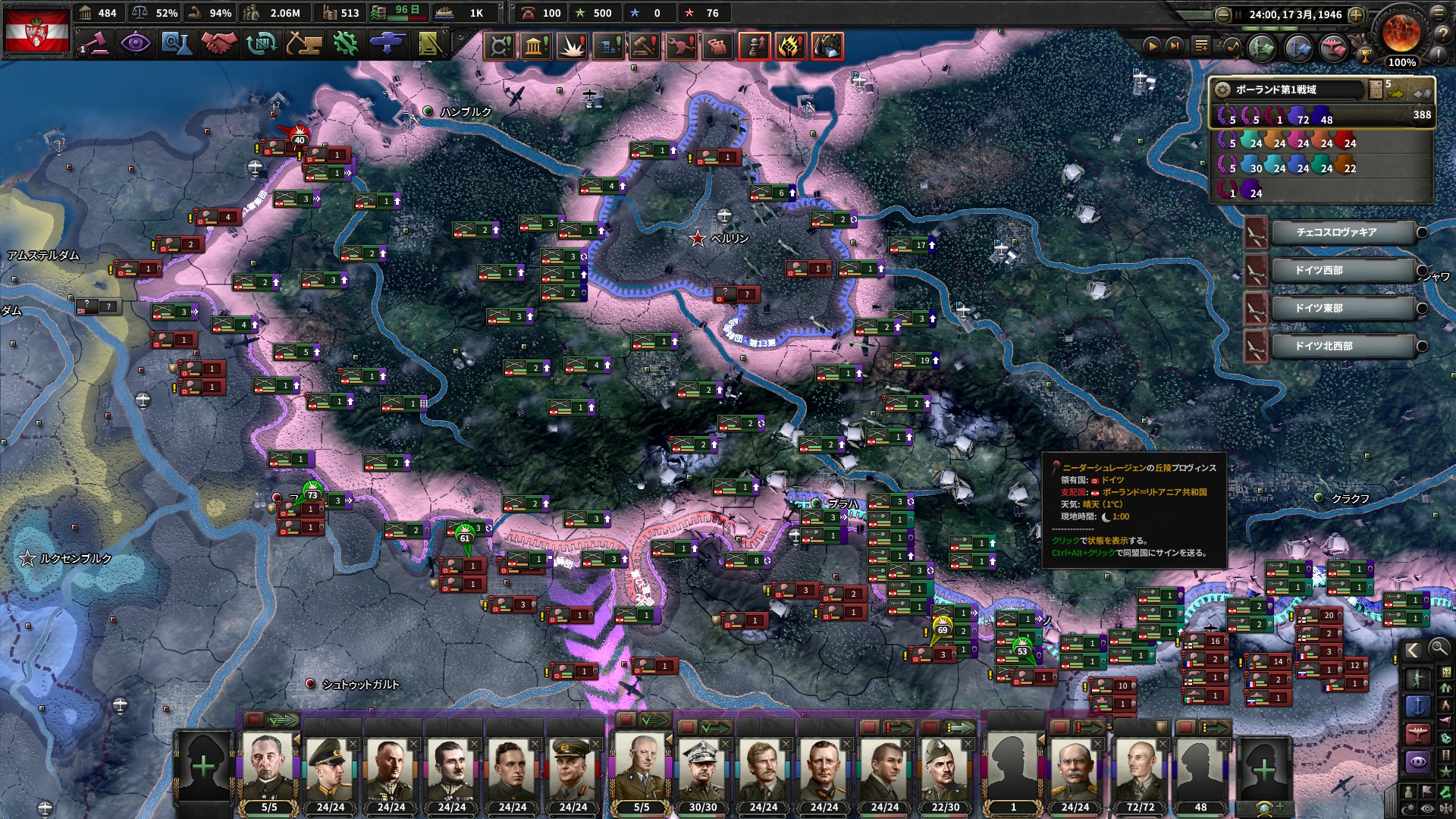Select the チェコスロヴァキア air region button
The height and width of the screenshot is (819, 1456).
pyautogui.click(x=1341, y=232)
